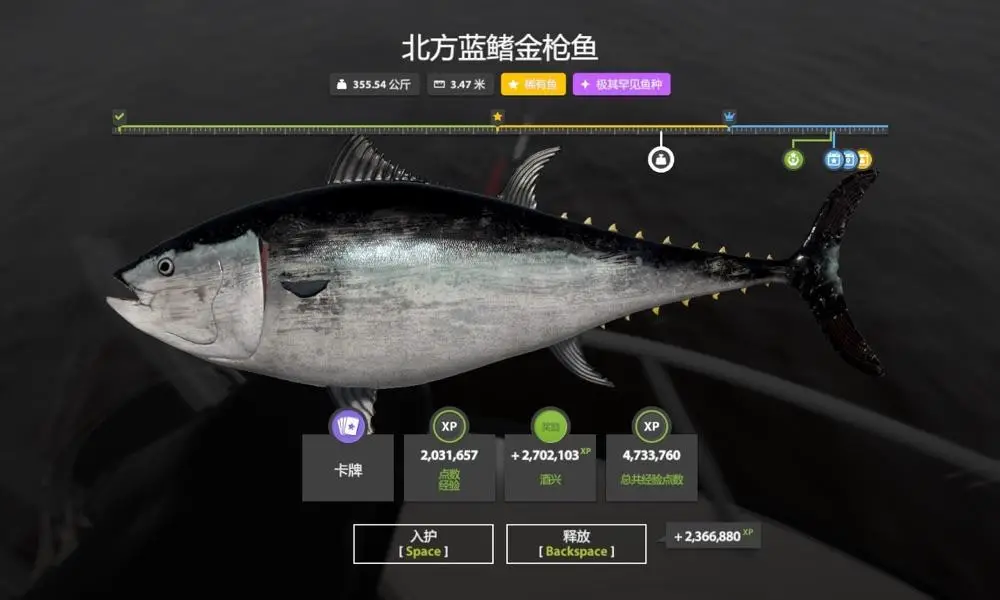Select the purple 极其罕见鱼种 tag
Viewport: 1000px width, 600px height.
(622, 85)
